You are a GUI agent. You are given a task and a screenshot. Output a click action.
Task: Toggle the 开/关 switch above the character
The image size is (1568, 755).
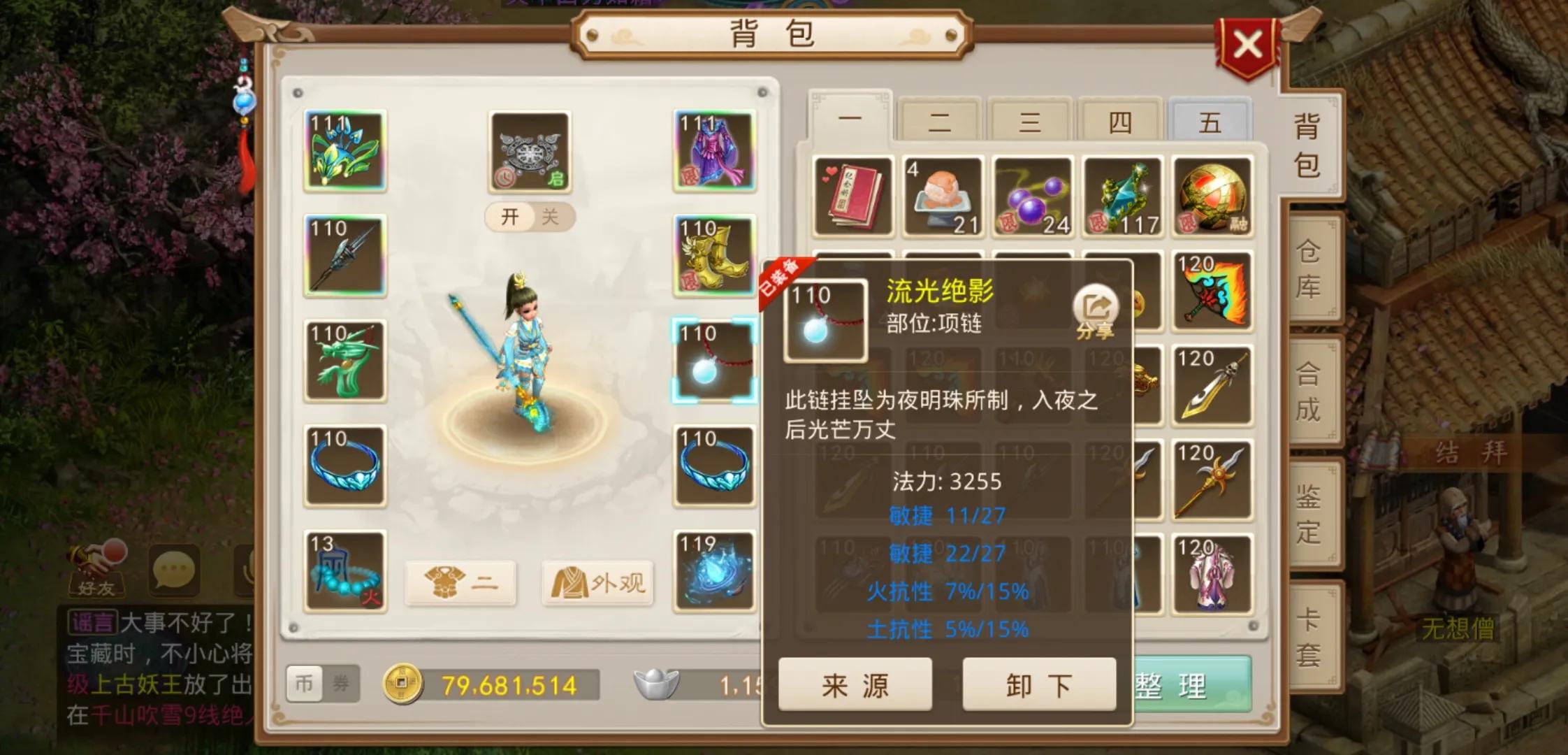point(529,217)
